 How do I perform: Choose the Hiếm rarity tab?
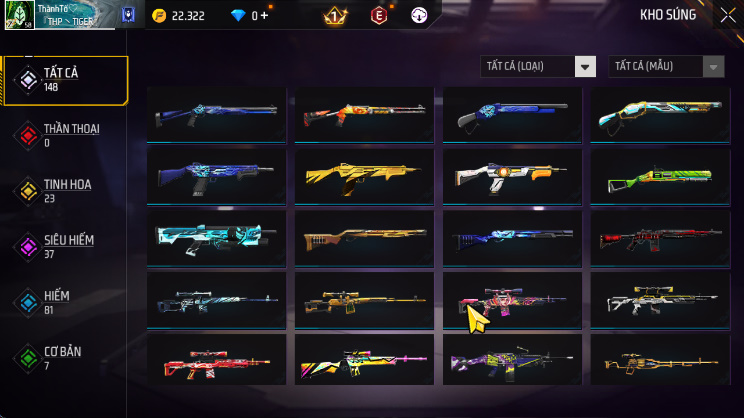click(x=65, y=301)
